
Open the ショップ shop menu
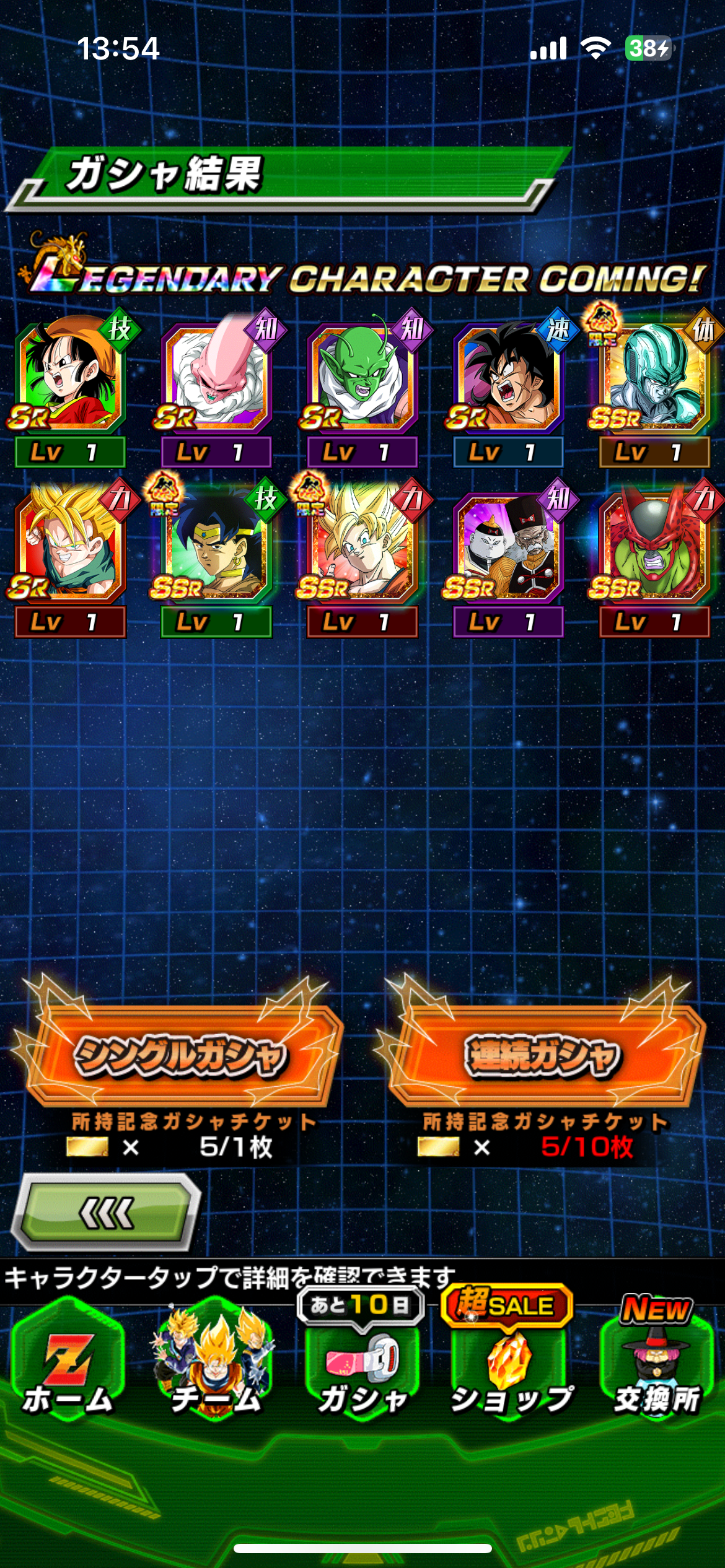pyautogui.click(x=509, y=1369)
